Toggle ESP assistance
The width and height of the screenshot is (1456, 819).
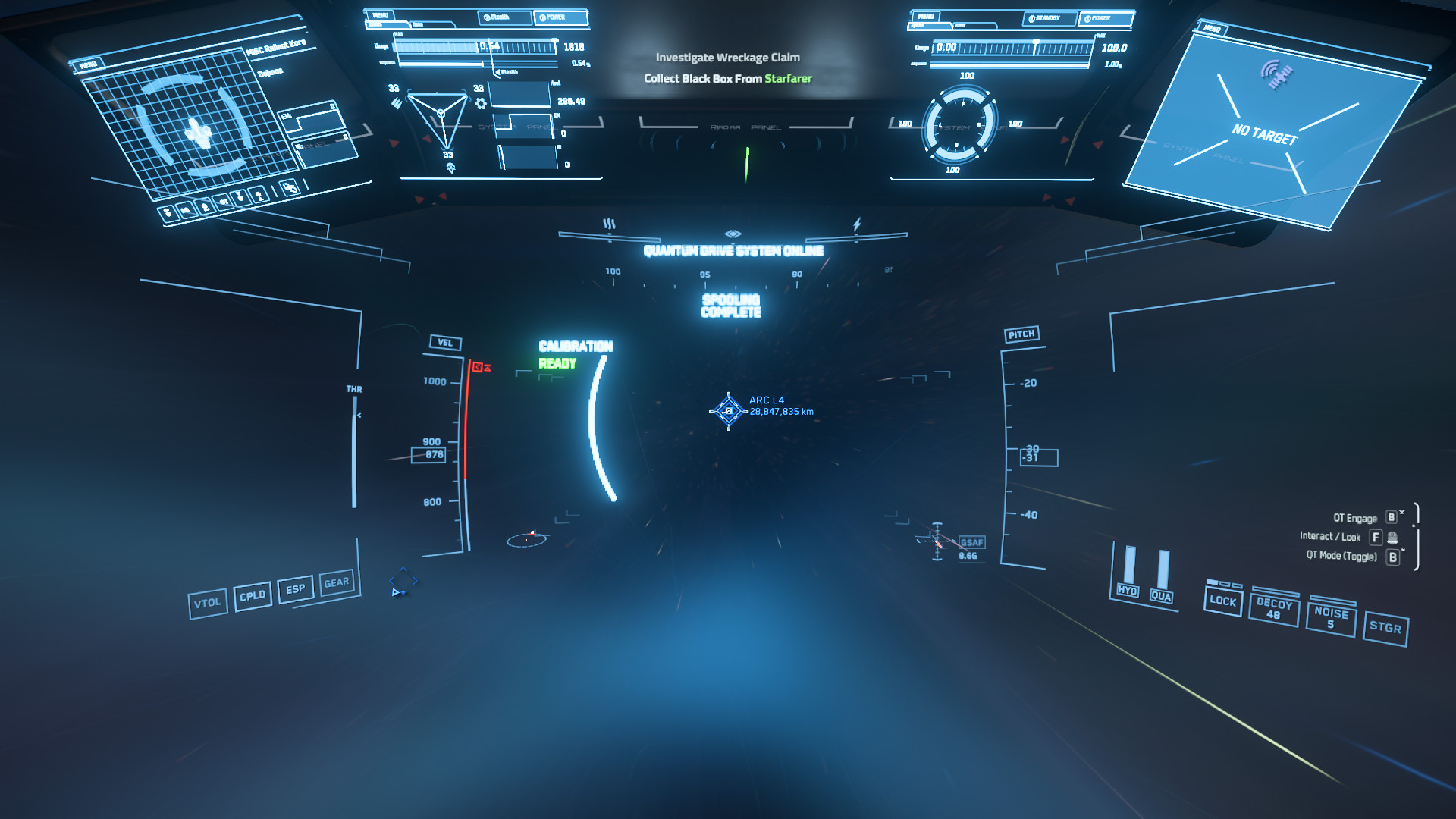tap(296, 590)
